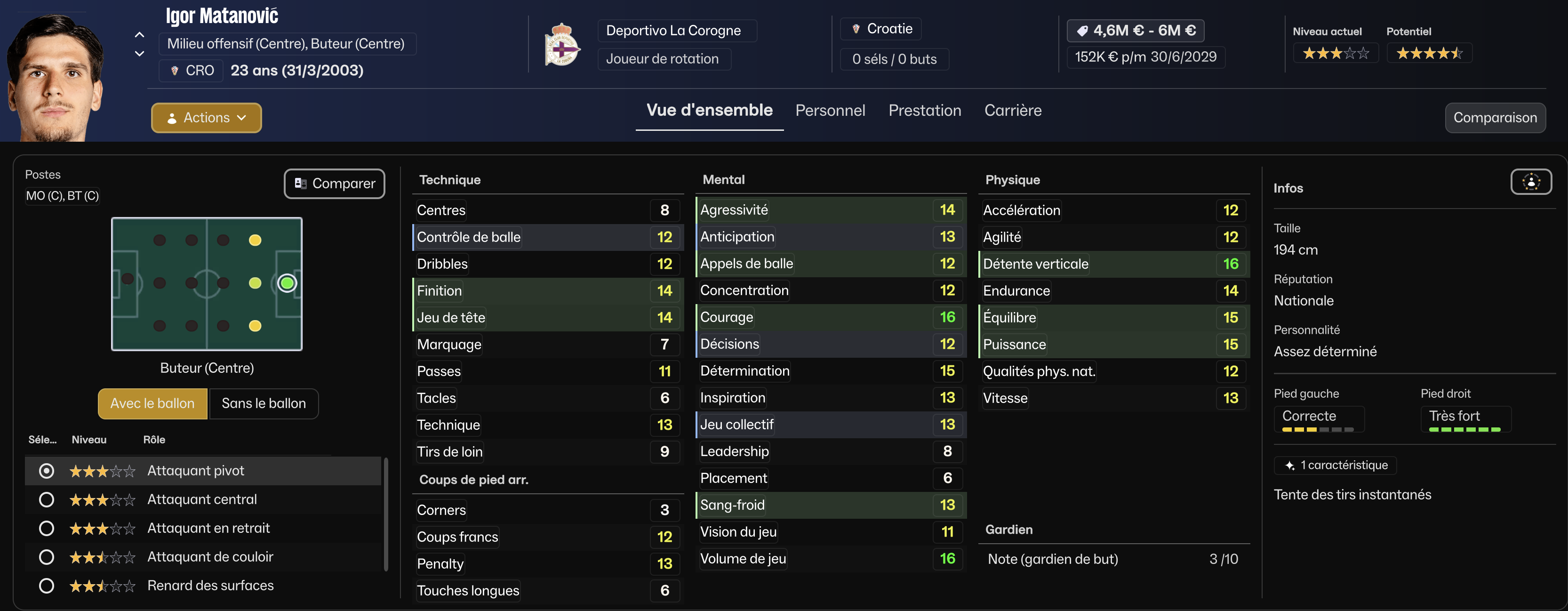Image resolution: width=1568 pixels, height=611 pixels.
Task: Click the transfer value 4,6M € - 6M €
Action: pos(1135,31)
